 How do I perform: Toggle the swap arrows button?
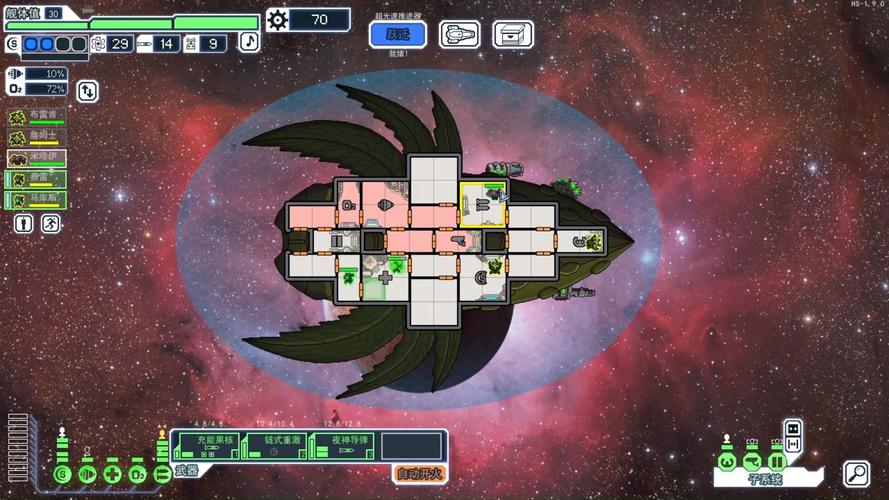[x=88, y=91]
